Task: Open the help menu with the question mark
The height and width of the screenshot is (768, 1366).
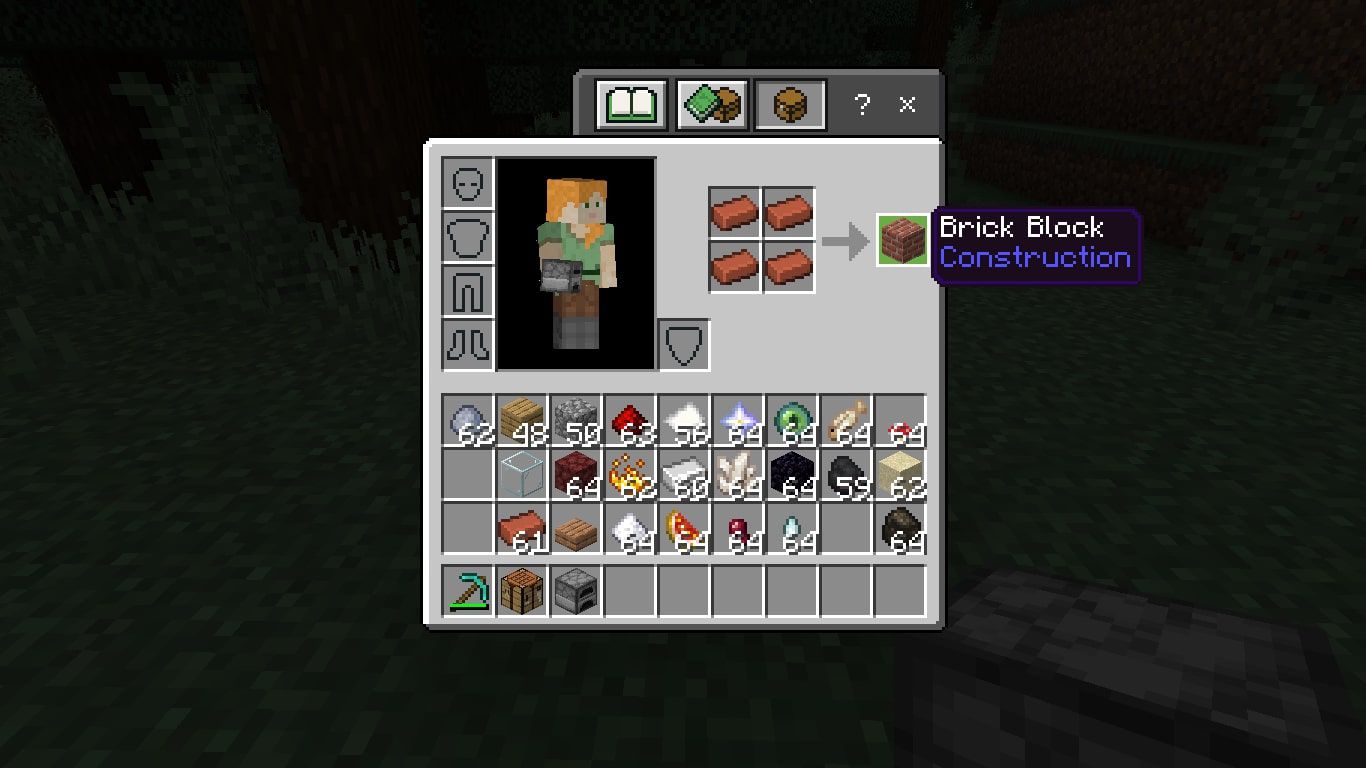Action: [x=862, y=103]
